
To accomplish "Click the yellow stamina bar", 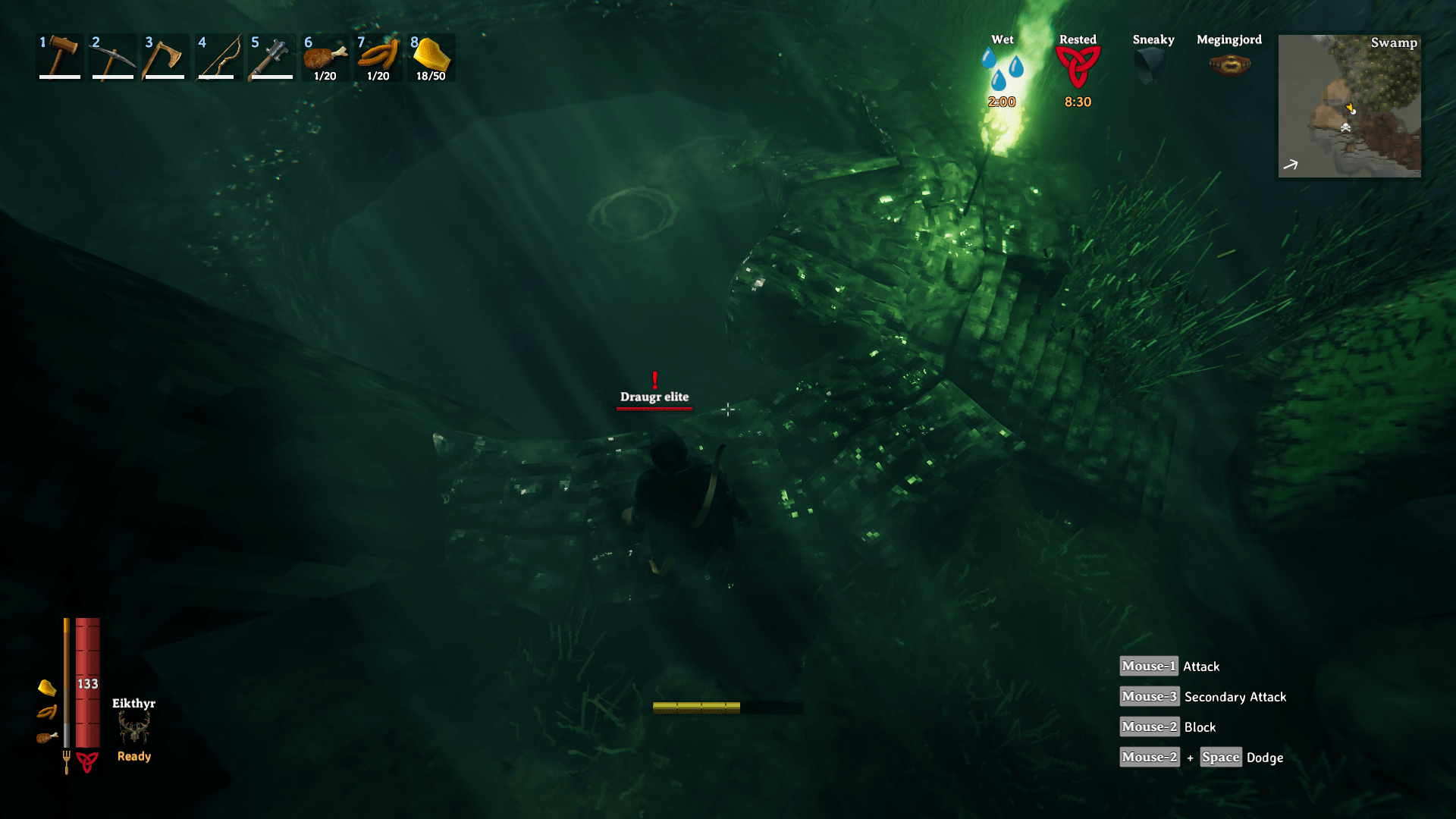I will tap(698, 707).
